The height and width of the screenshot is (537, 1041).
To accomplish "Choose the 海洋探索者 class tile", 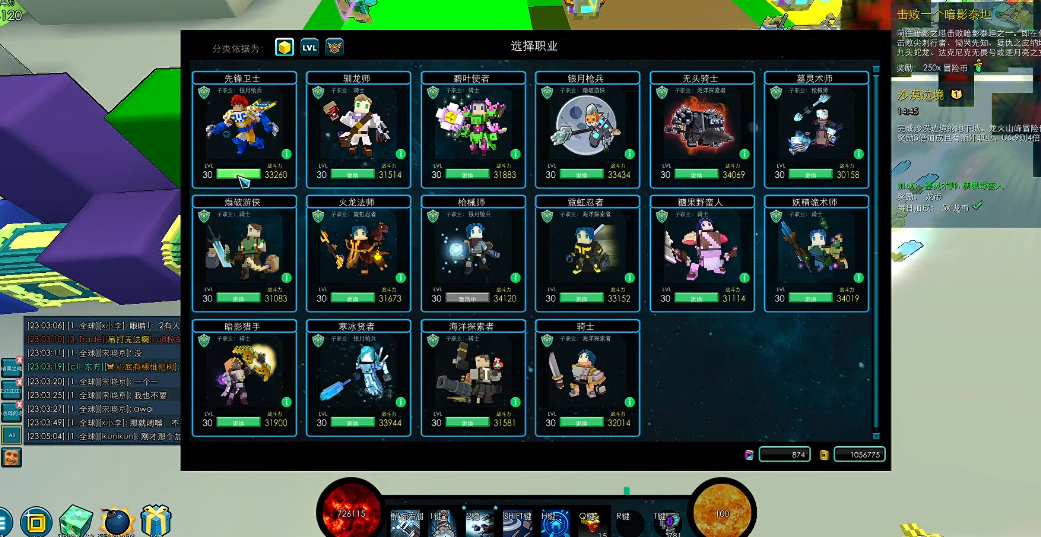I will tap(473, 376).
